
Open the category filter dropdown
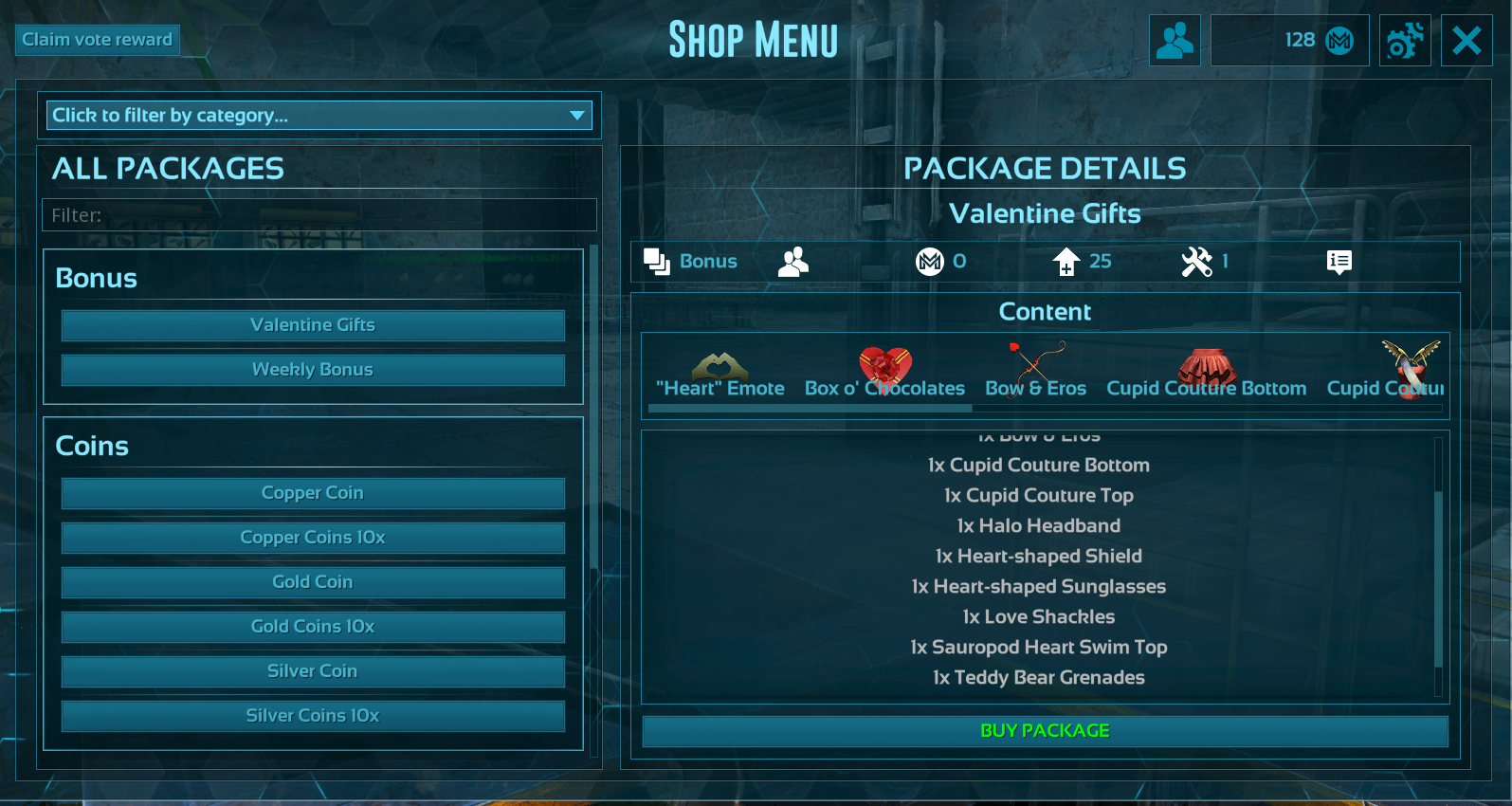(319, 116)
